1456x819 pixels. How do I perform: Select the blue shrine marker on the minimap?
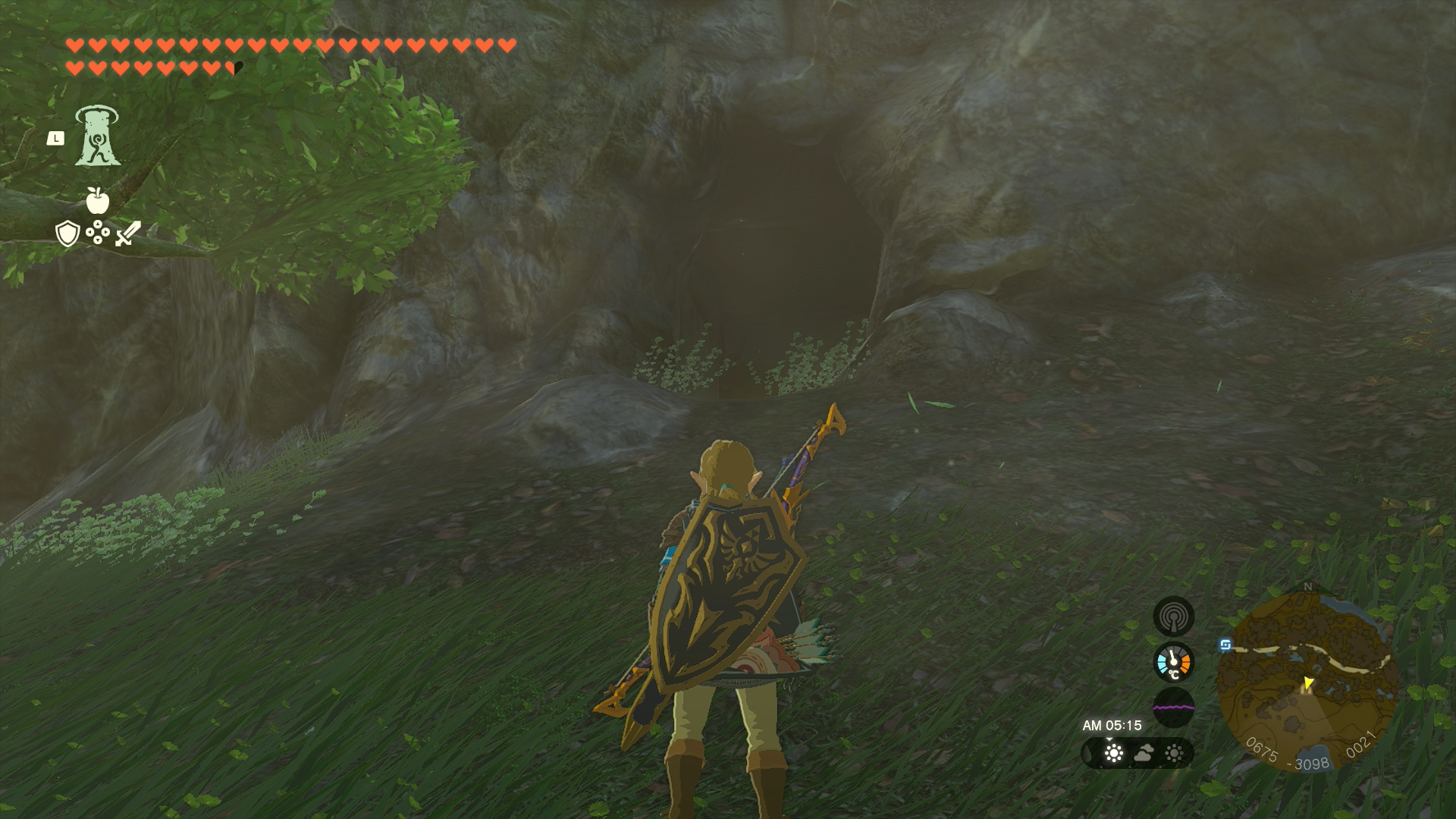coord(1225,645)
